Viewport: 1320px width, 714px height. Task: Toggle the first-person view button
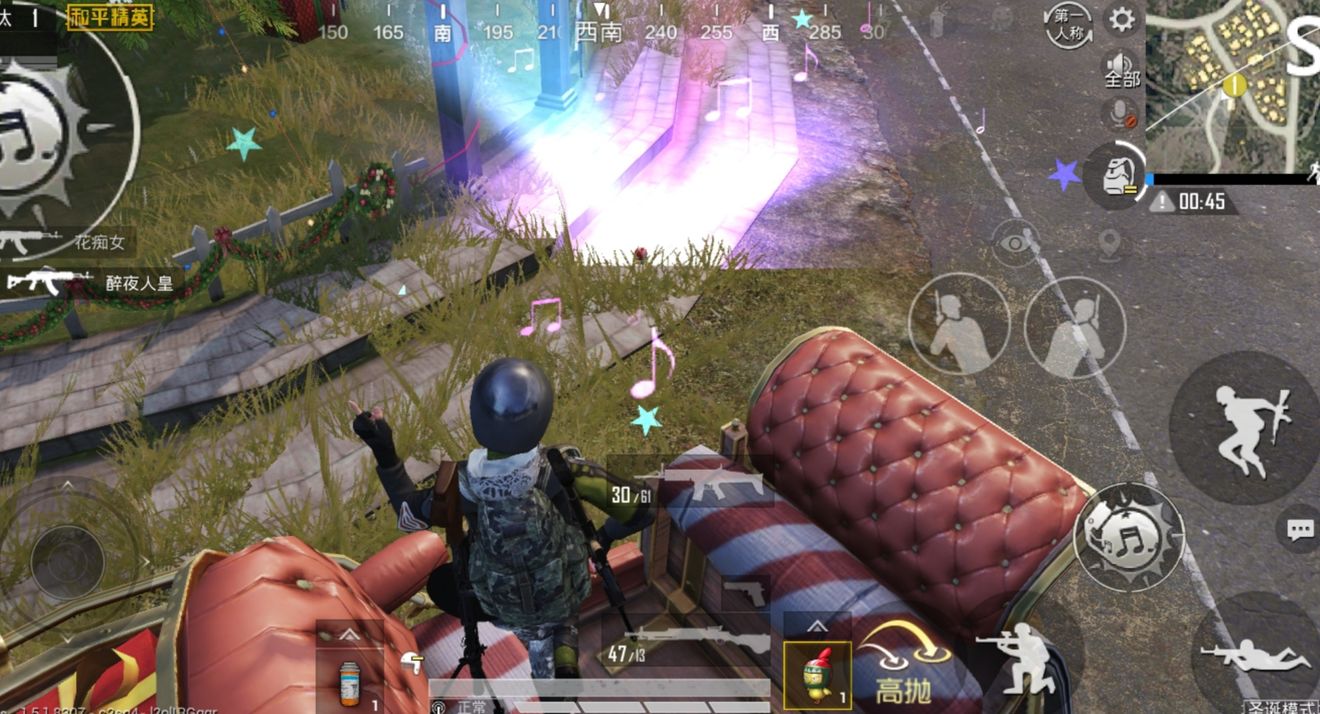[1067, 25]
